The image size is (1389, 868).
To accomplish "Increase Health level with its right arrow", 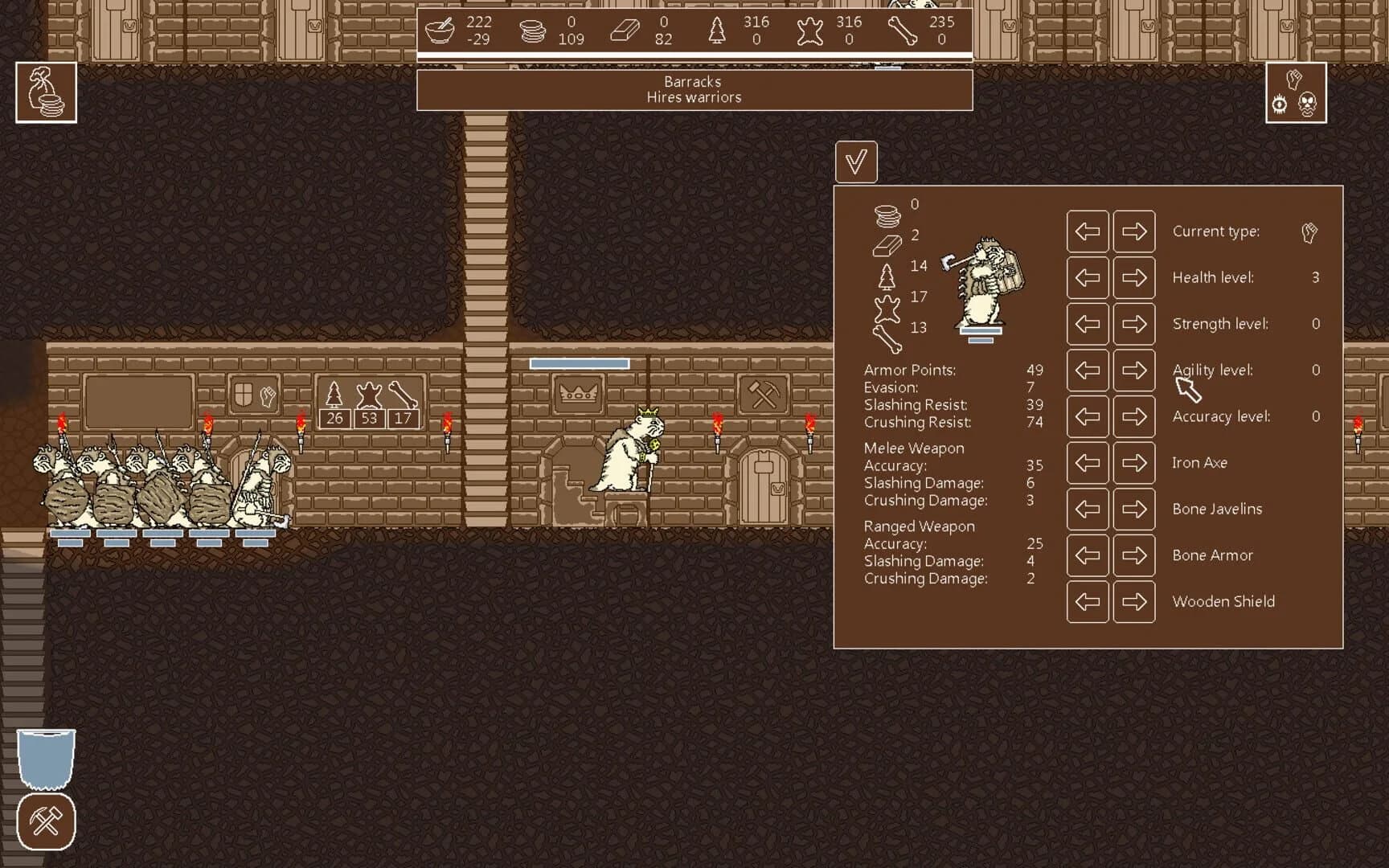I will [x=1134, y=277].
